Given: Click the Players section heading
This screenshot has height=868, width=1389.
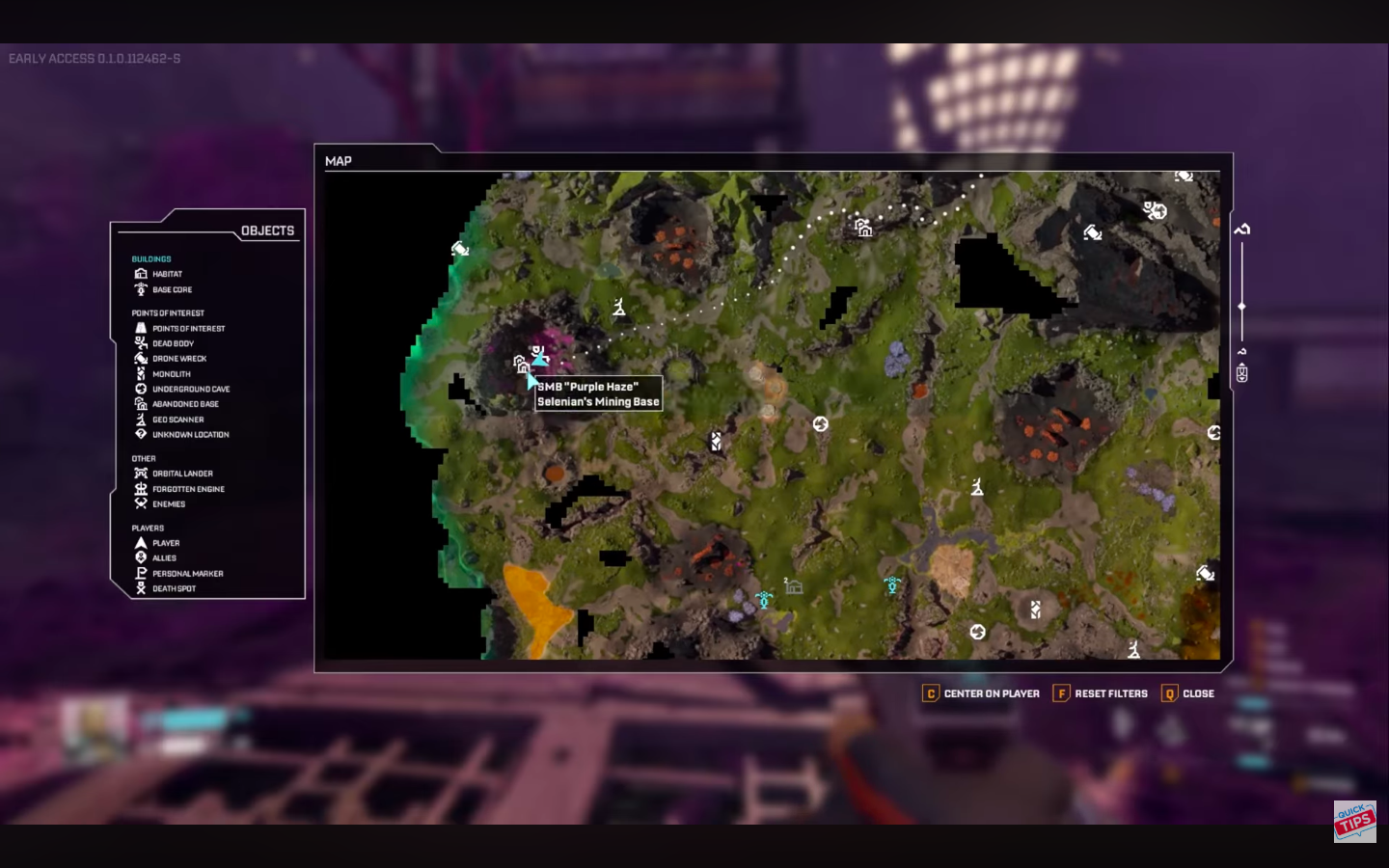Looking at the screenshot, I should point(146,528).
